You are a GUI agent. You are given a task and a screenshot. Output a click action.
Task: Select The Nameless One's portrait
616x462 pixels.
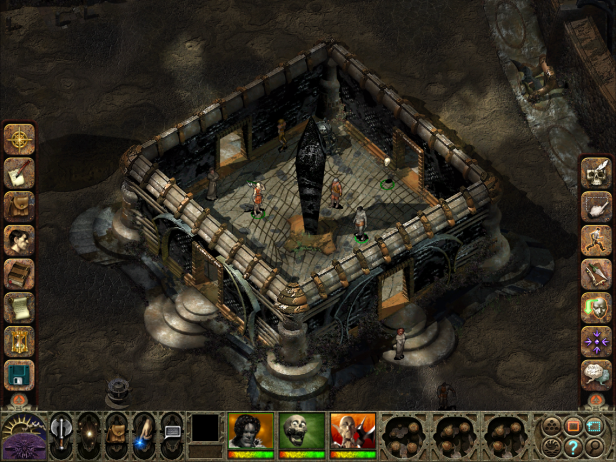coord(250,432)
